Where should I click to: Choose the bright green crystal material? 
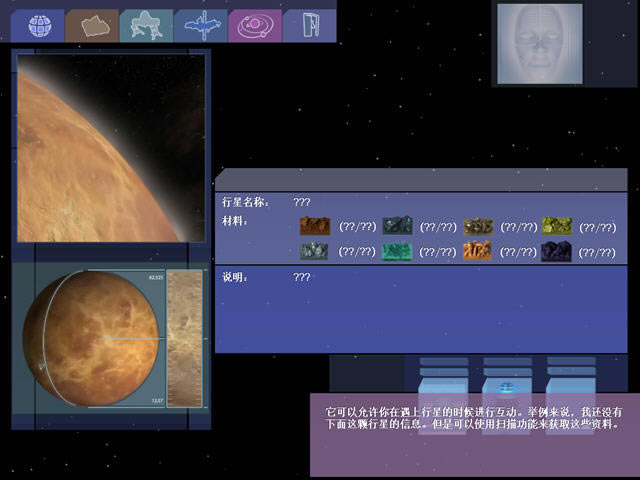[x=396, y=252]
